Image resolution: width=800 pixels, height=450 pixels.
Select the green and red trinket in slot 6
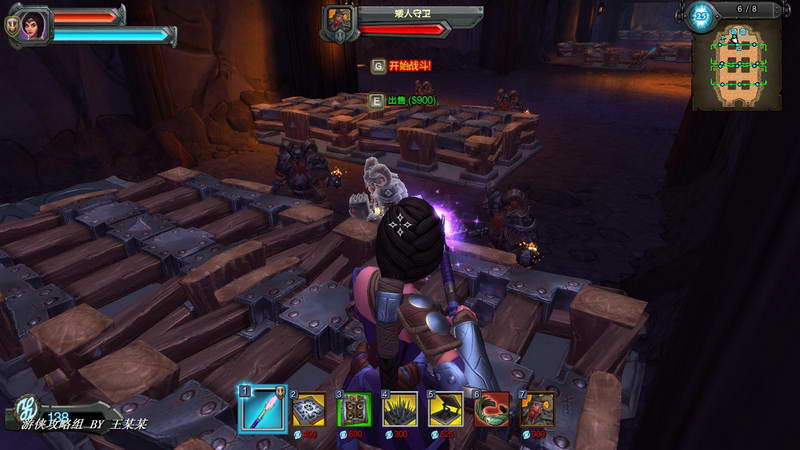tap(492, 408)
